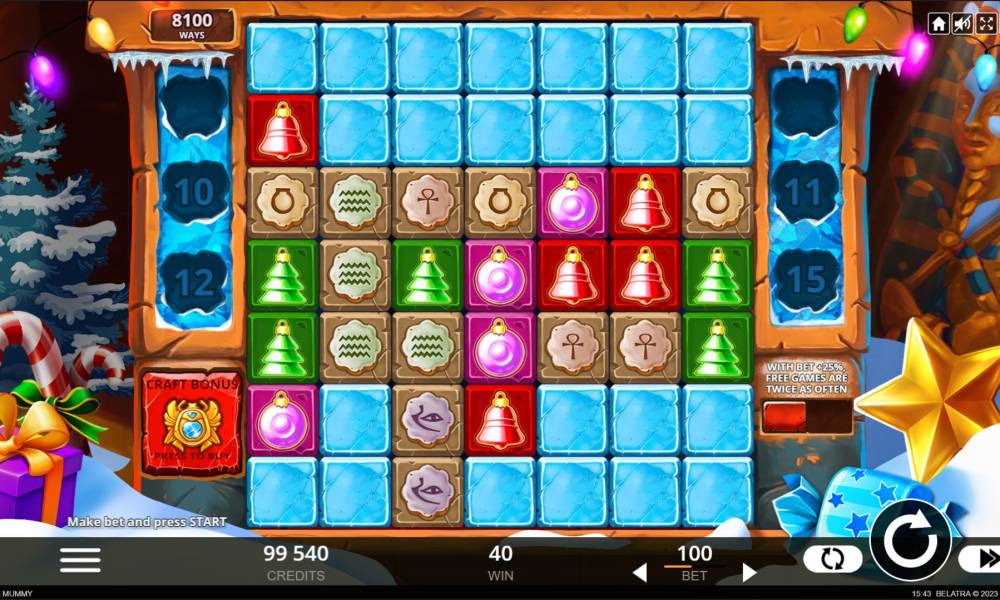Decrease the bet with the left arrow

coord(640,573)
